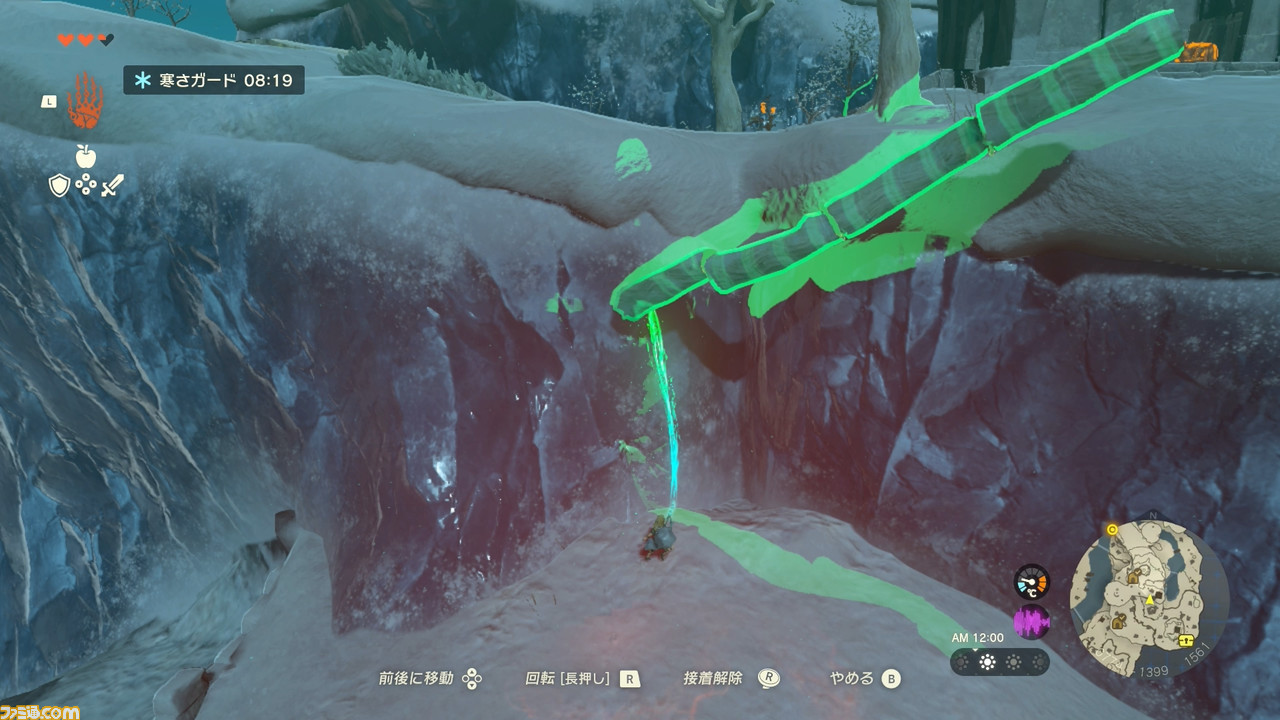Click the Famitsu.com watermark logo

(40, 711)
